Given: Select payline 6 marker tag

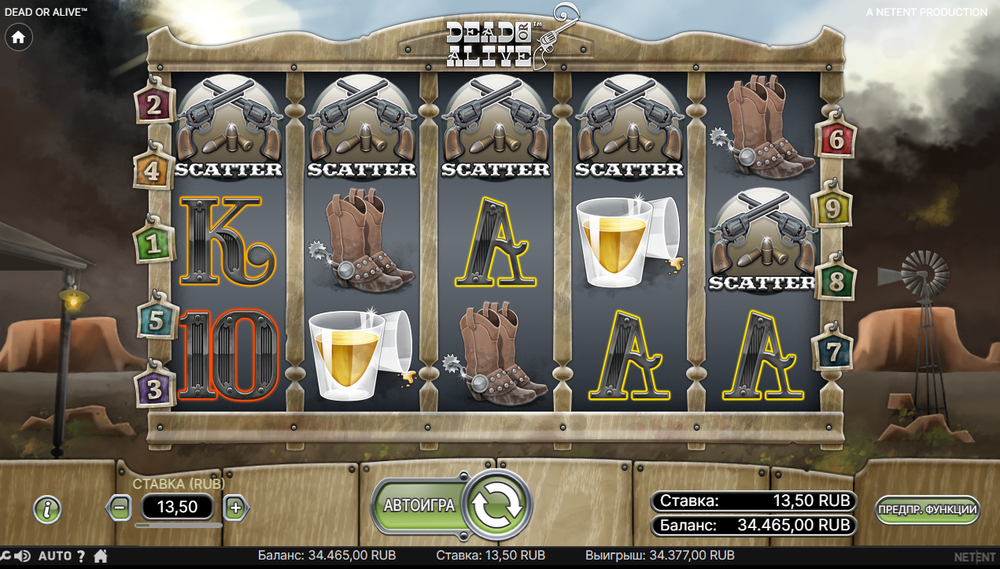Looking at the screenshot, I should pos(836,140).
